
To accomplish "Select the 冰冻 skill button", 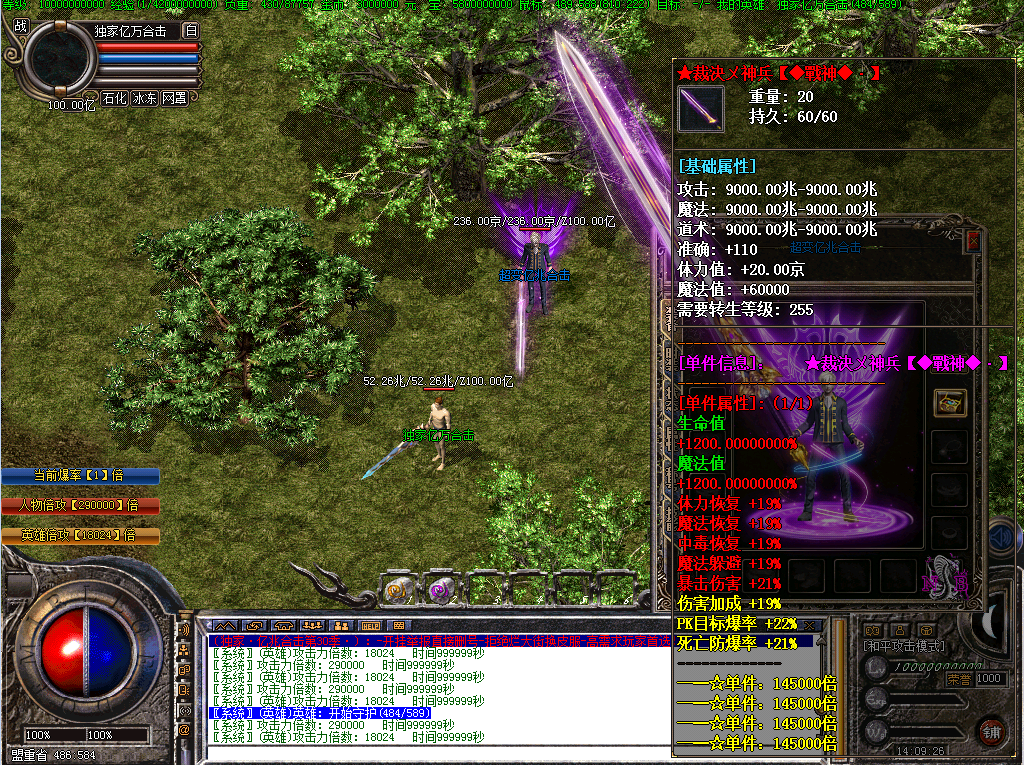I will (x=145, y=98).
